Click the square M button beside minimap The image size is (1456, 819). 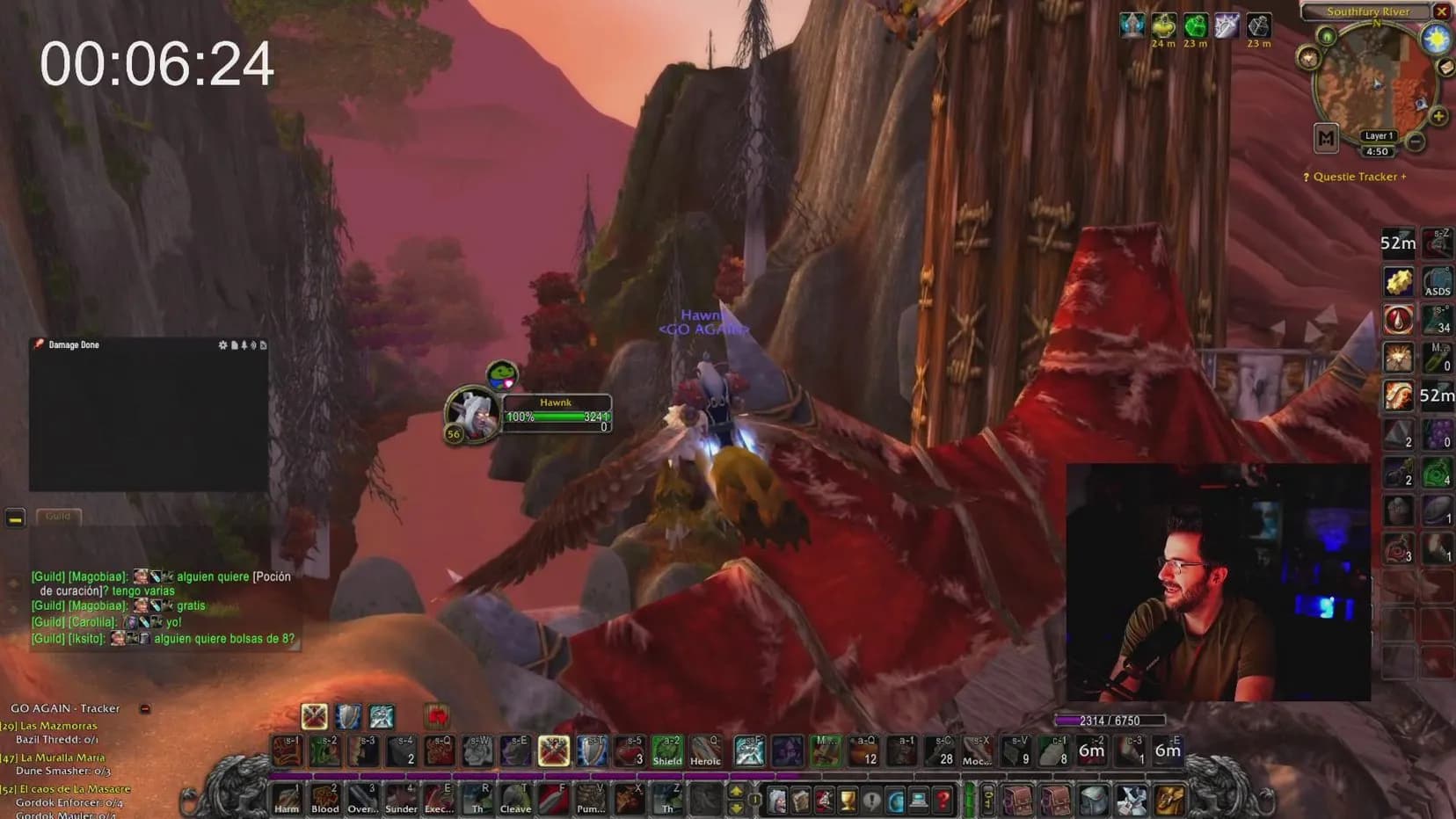click(x=1326, y=138)
